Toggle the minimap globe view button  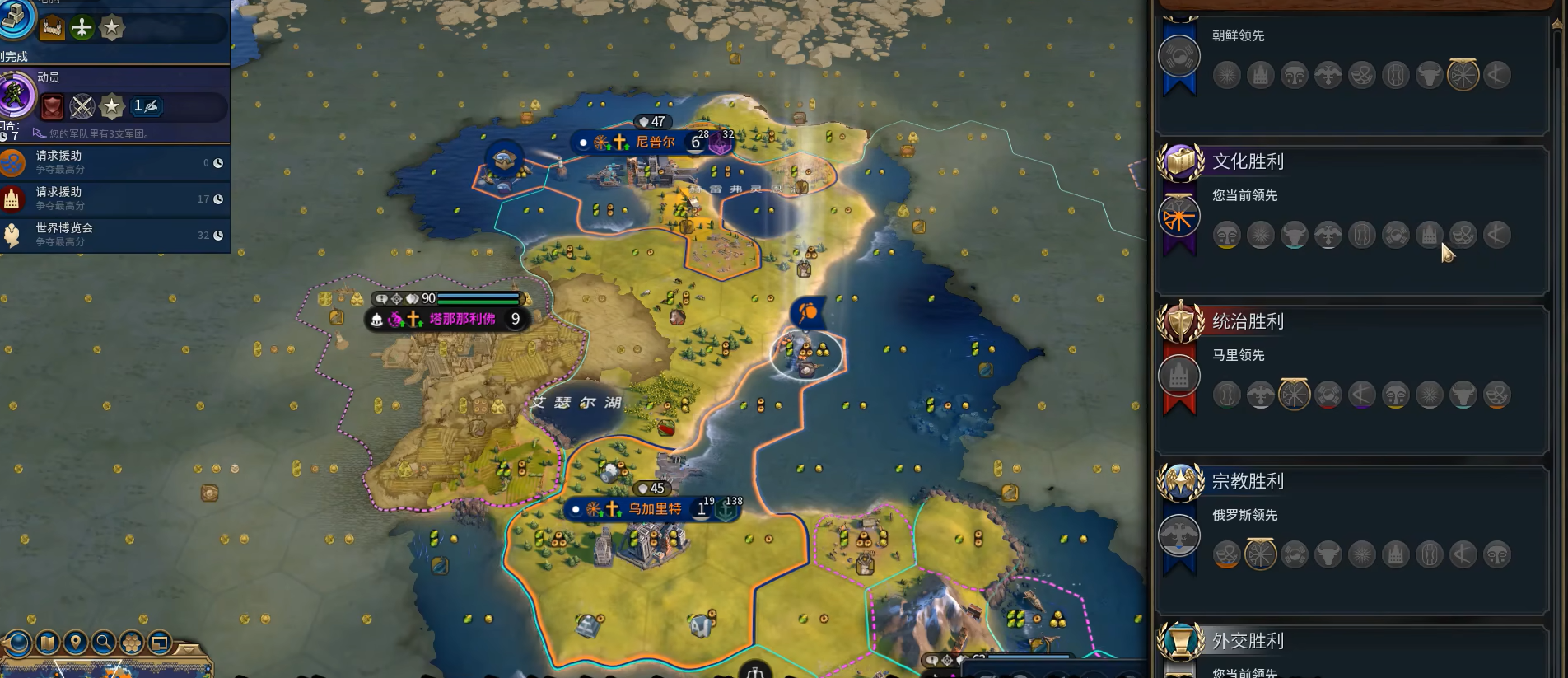18,643
